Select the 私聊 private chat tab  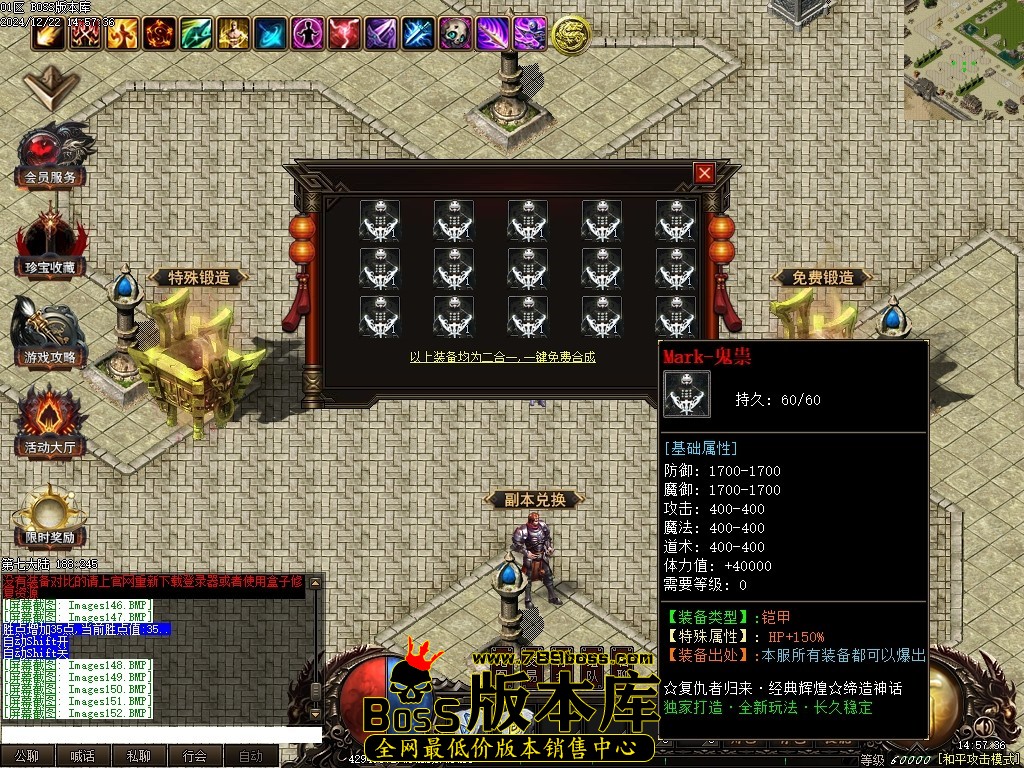pyautogui.click(x=139, y=756)
